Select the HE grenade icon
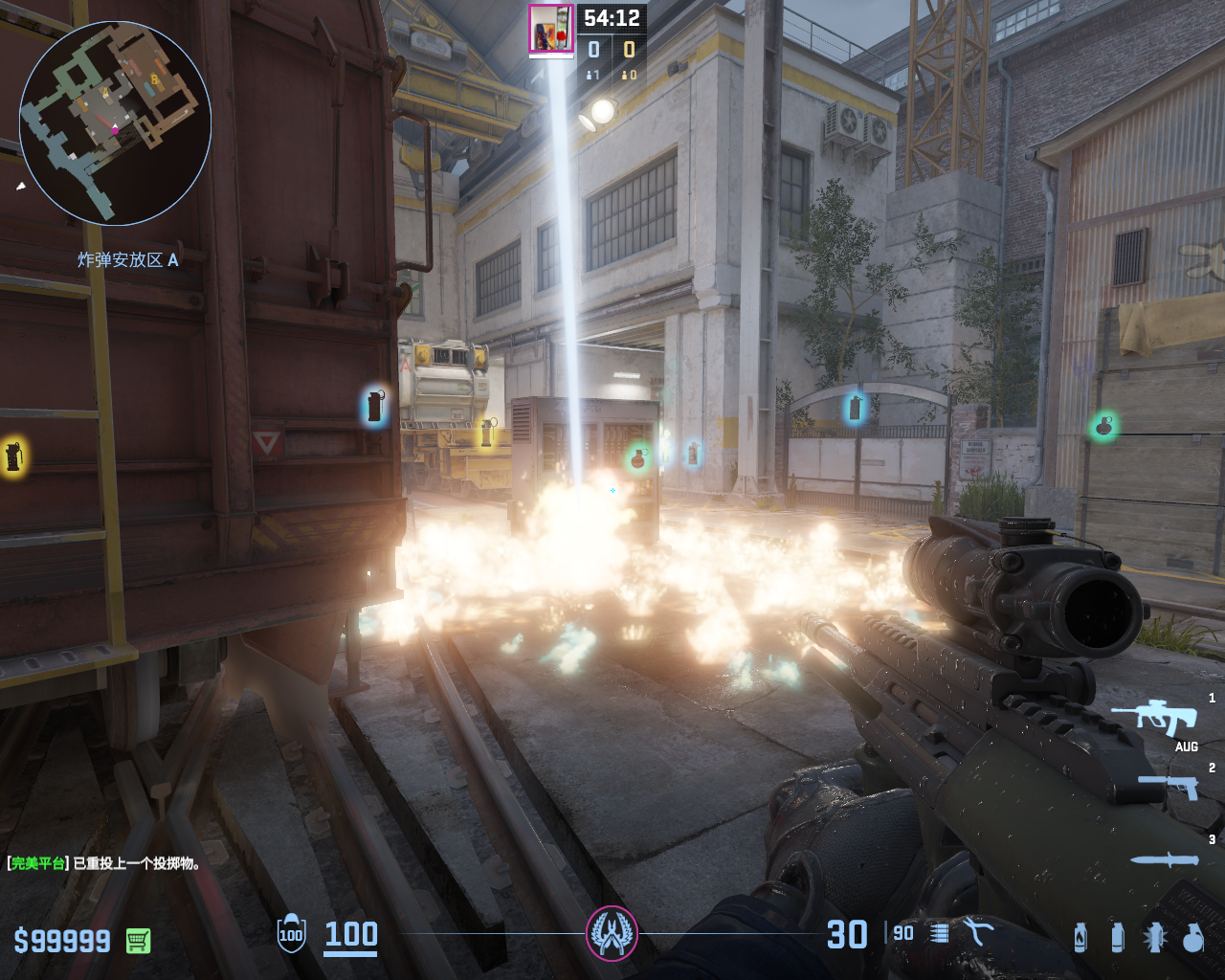 pos(1192,938)
